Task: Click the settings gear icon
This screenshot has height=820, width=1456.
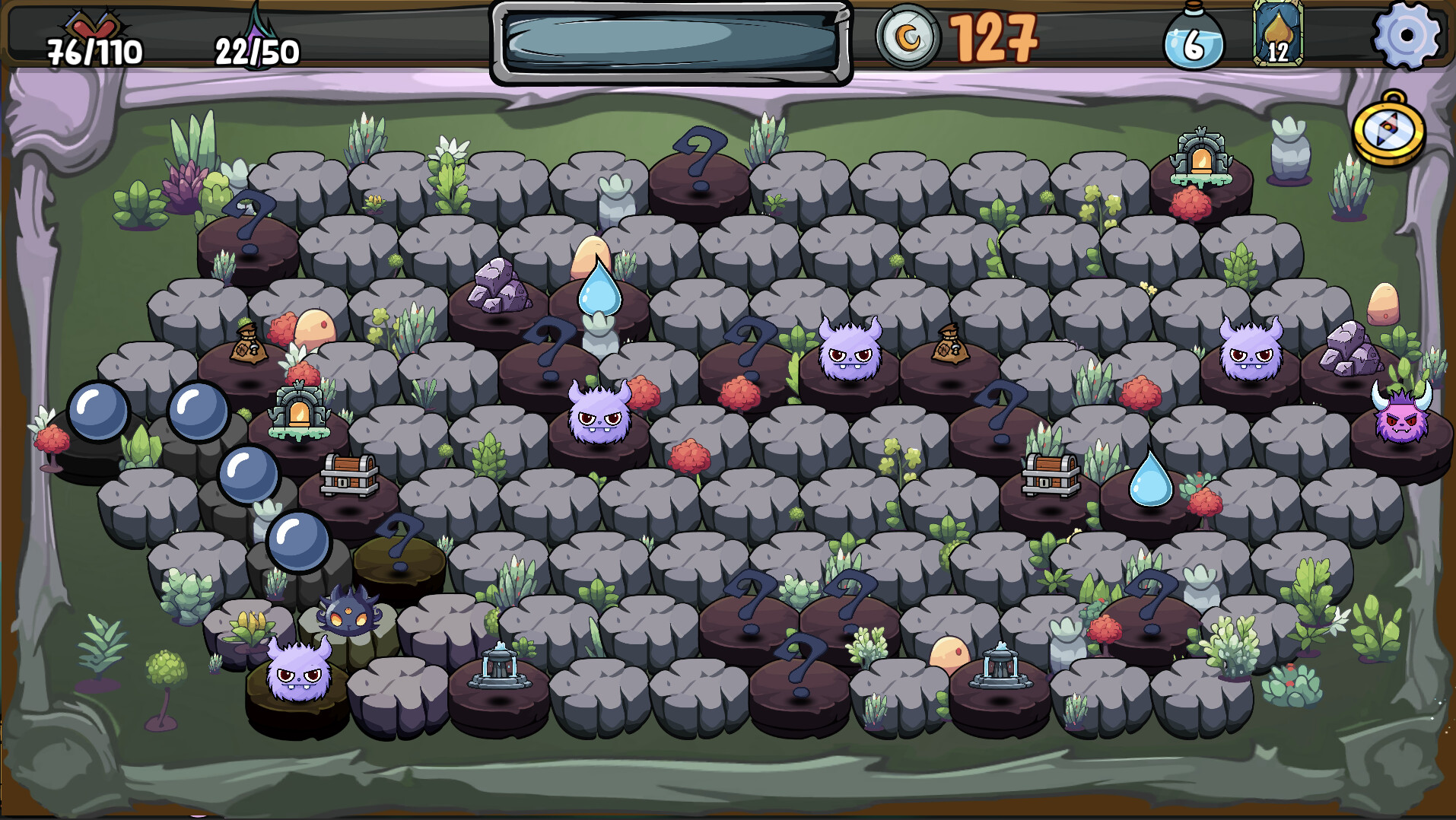Action: click(1404, 36)
